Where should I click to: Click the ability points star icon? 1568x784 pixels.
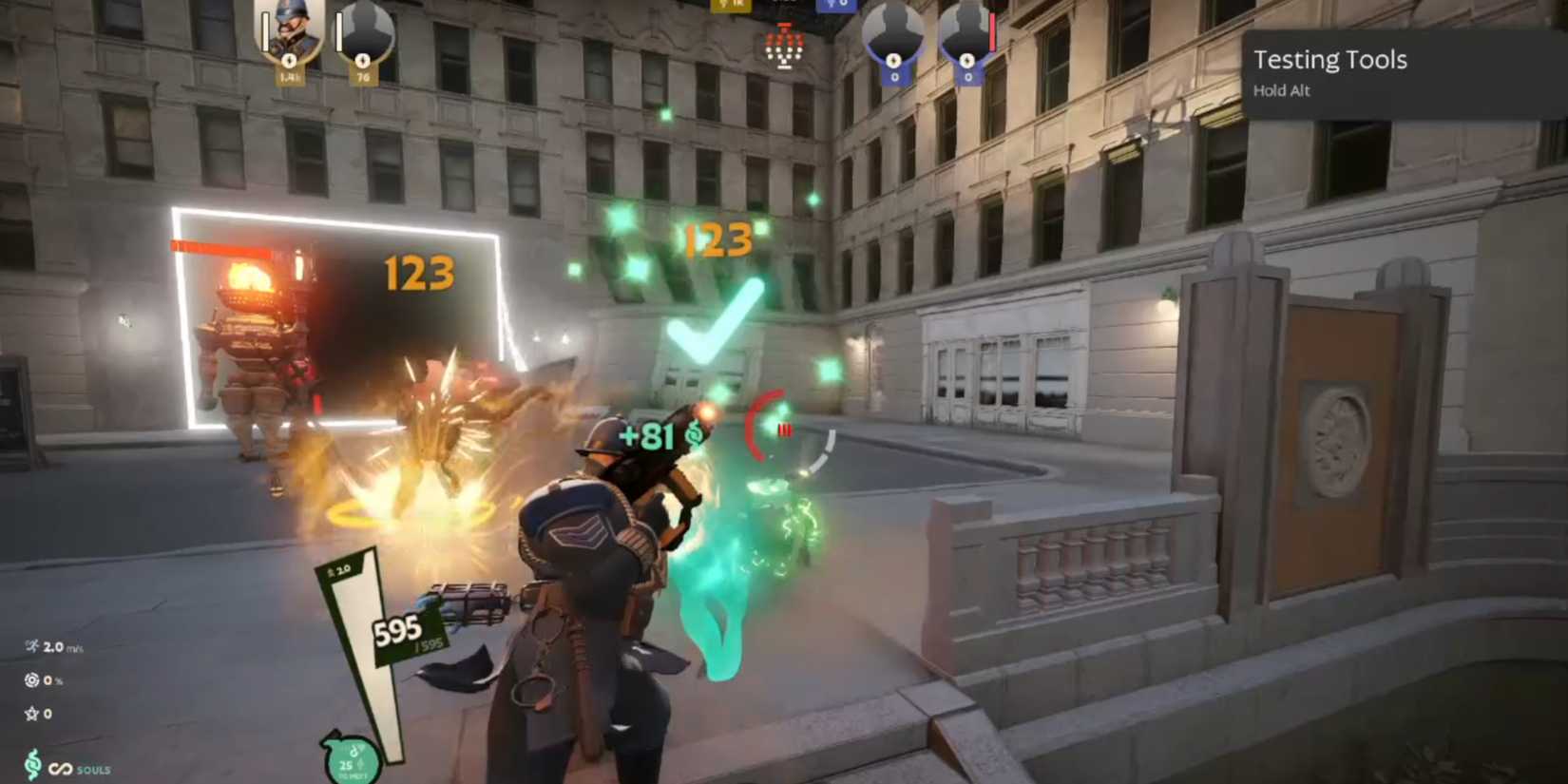(x=33, y=713)
